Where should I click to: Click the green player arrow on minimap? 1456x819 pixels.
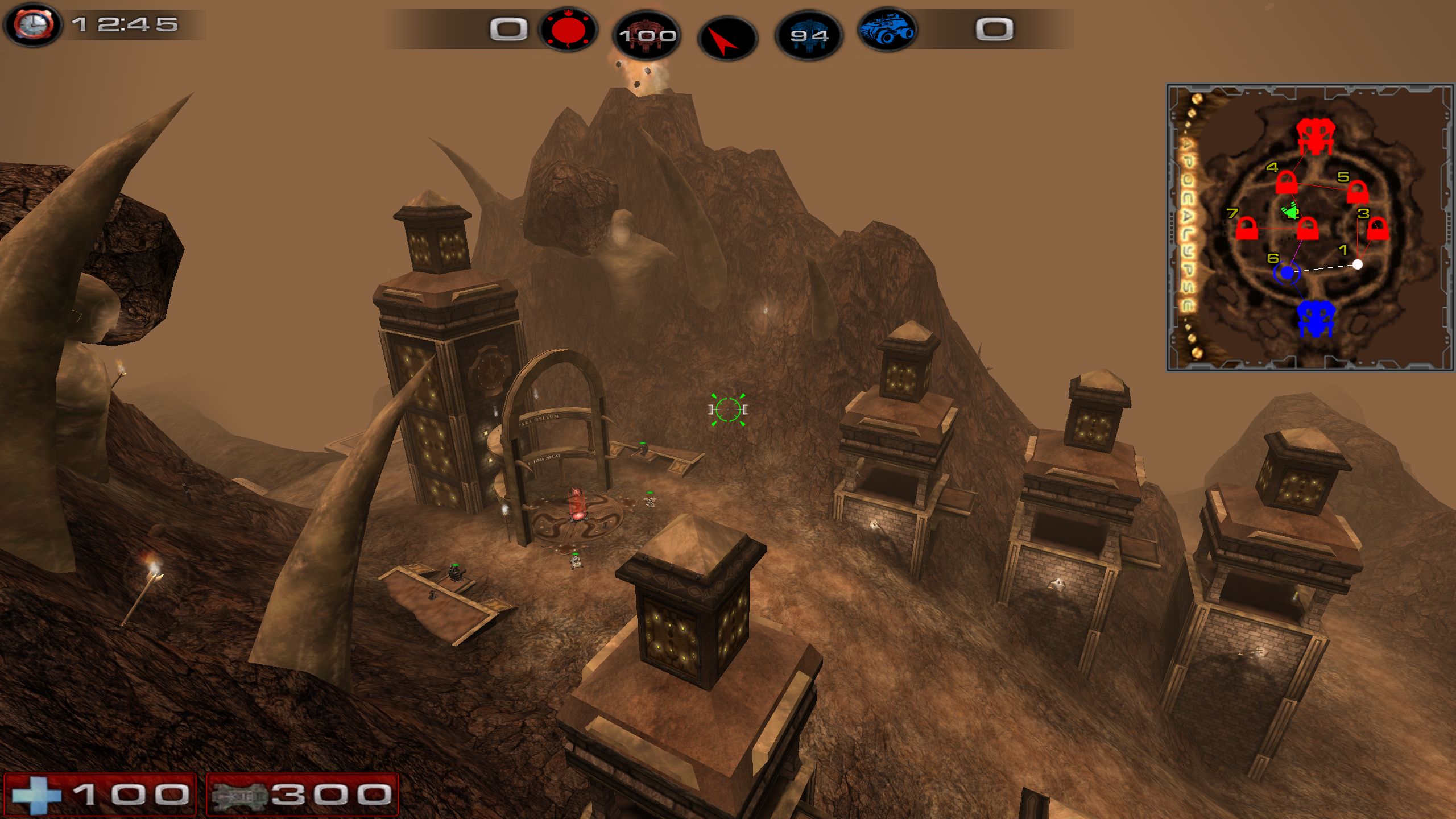1290,212
